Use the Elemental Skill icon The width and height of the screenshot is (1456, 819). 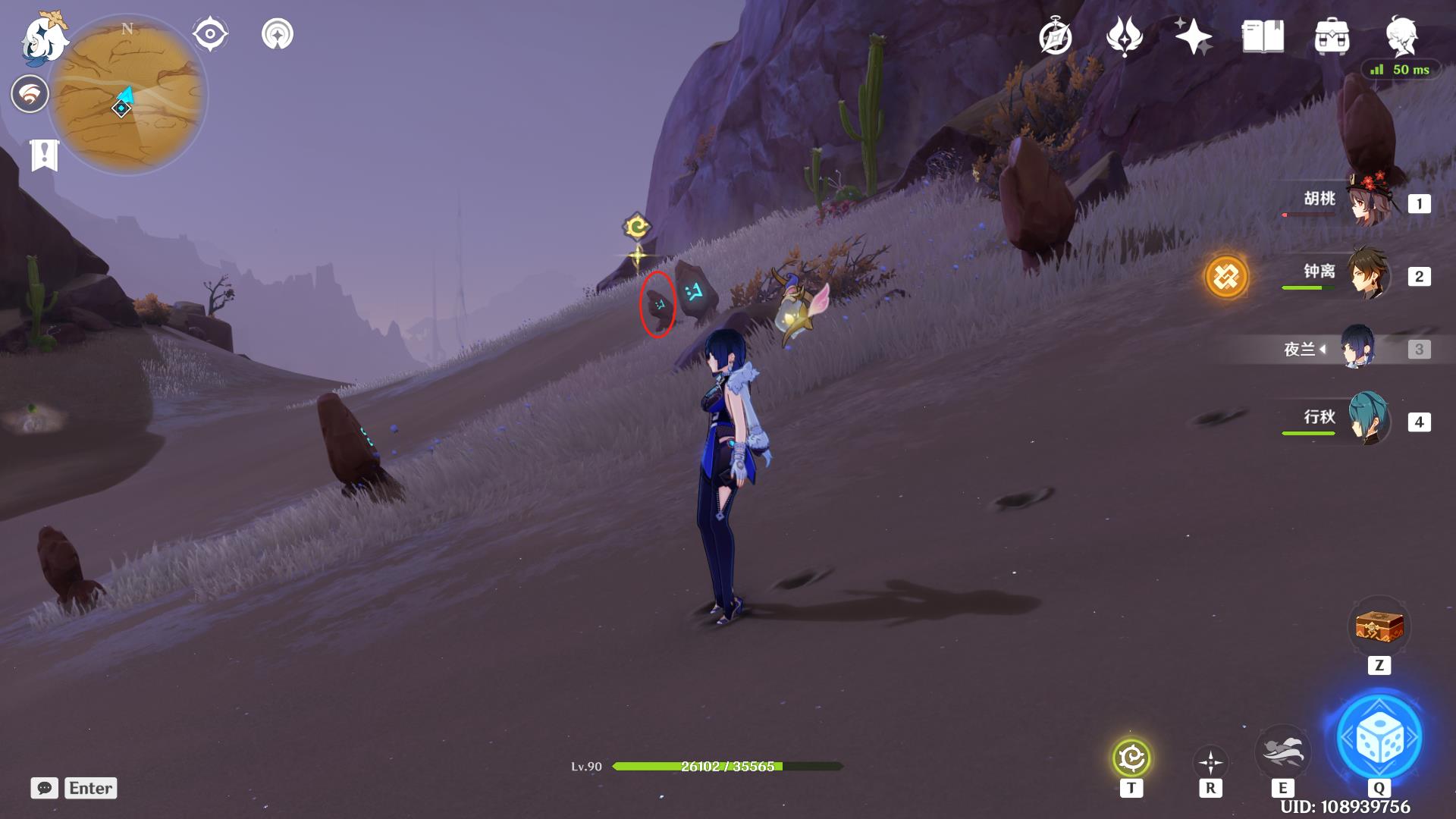coord(1282,752)
